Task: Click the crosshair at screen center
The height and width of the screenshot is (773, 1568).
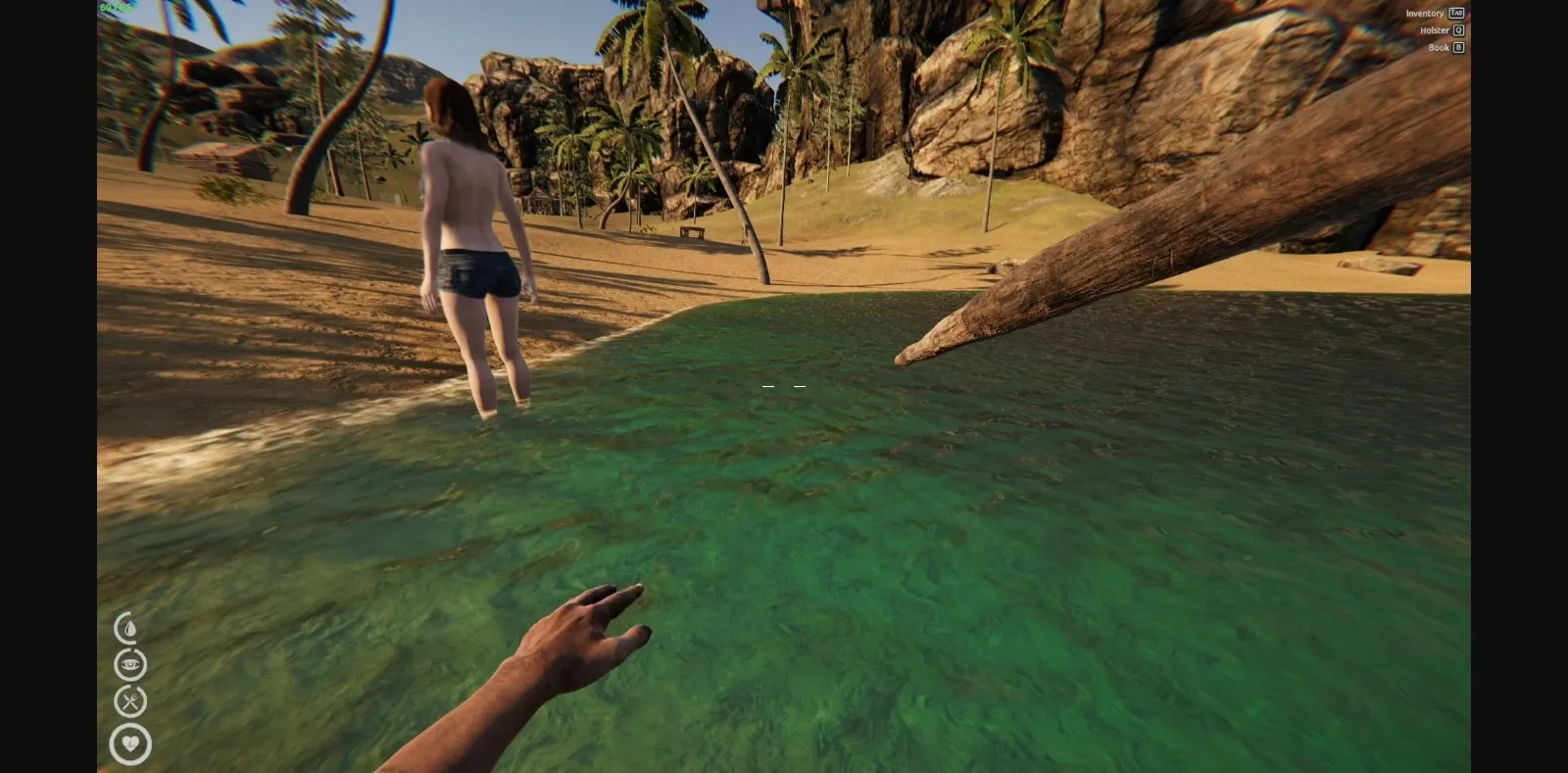Action: click(x=782, y=387)
